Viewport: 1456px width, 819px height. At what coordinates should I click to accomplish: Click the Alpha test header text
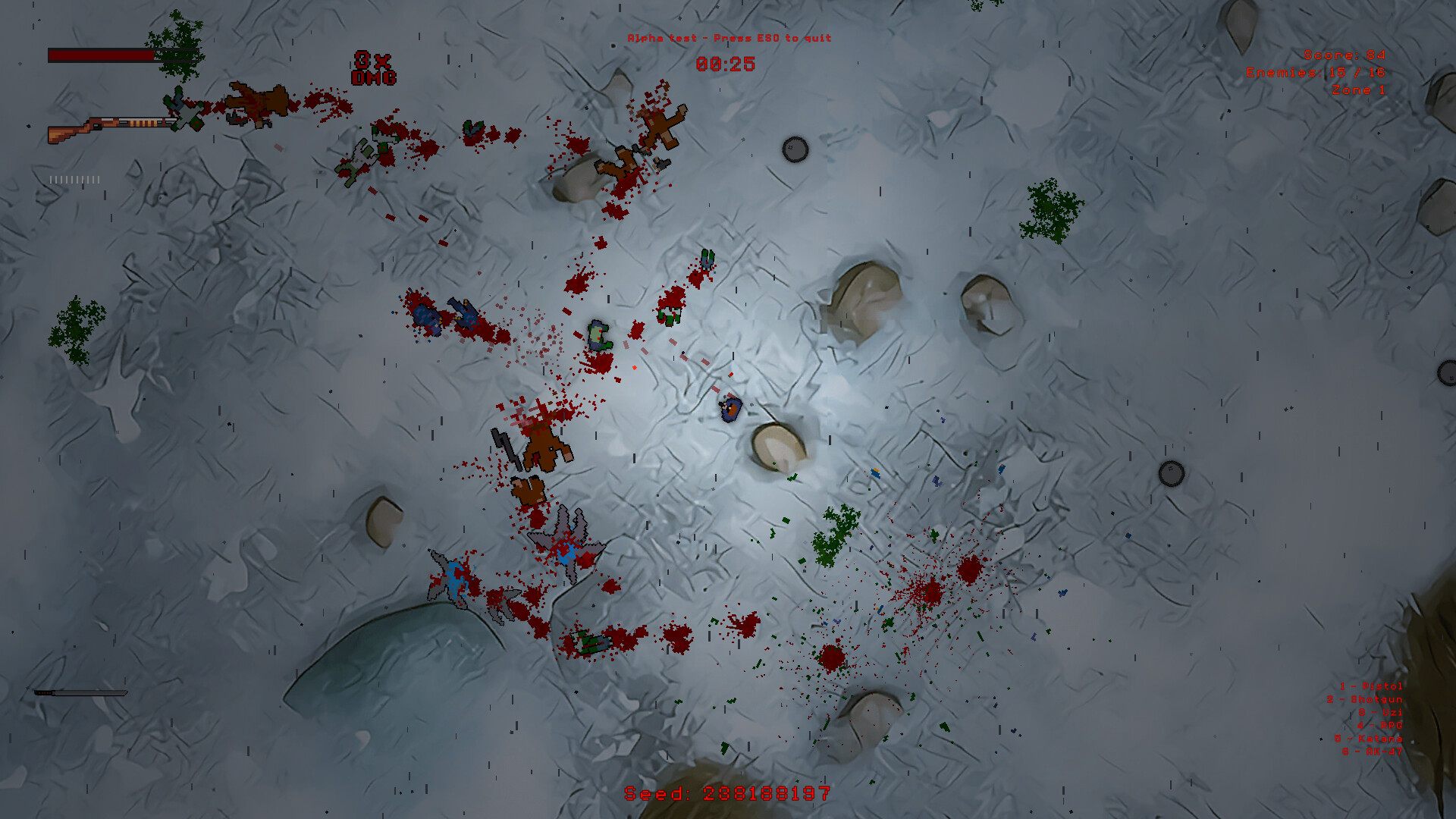(x=729, y=36)
